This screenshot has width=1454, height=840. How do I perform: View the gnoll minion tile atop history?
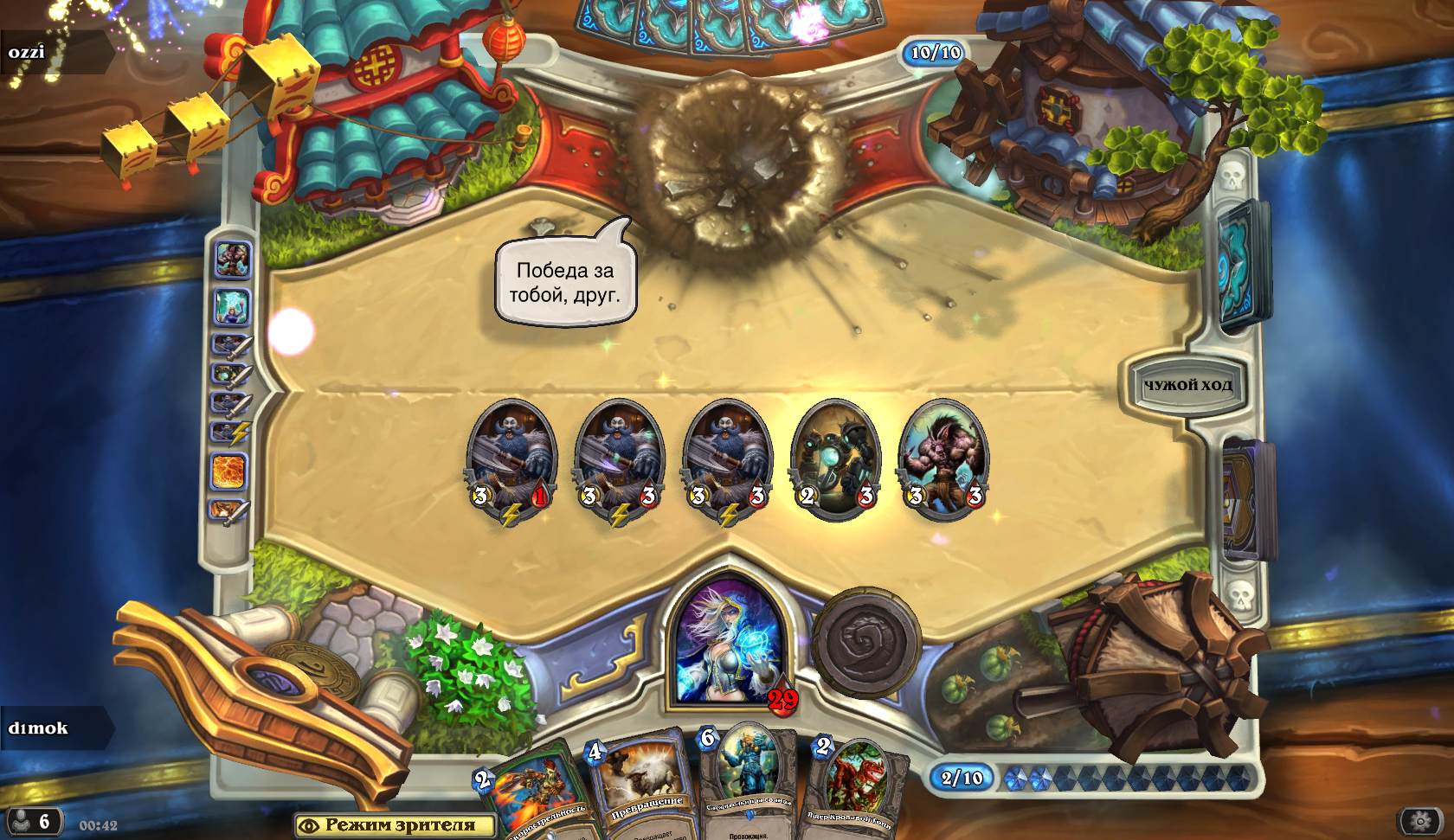[232, 260]
